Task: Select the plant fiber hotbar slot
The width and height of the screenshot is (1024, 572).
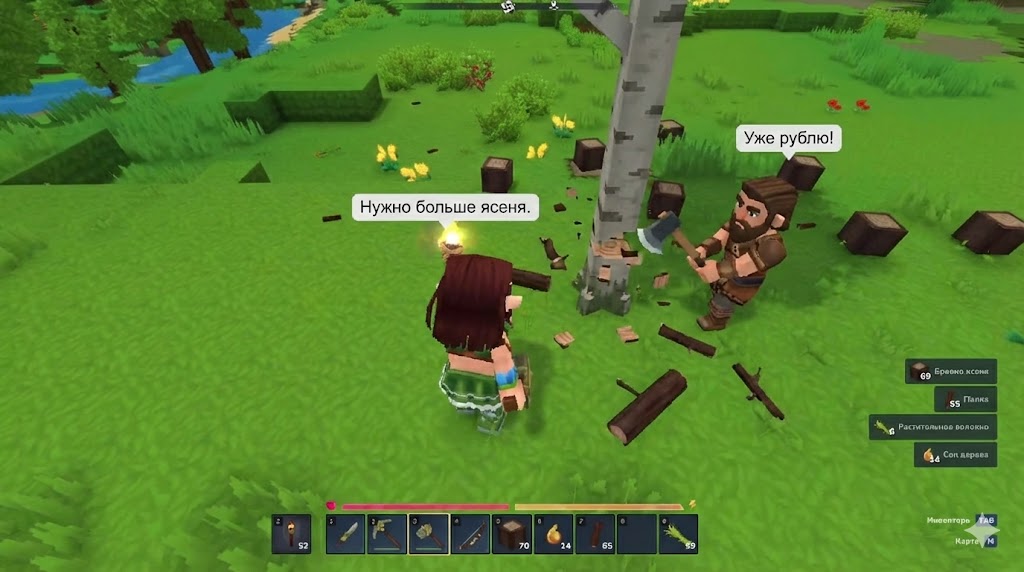Action: tap(678, 534)
